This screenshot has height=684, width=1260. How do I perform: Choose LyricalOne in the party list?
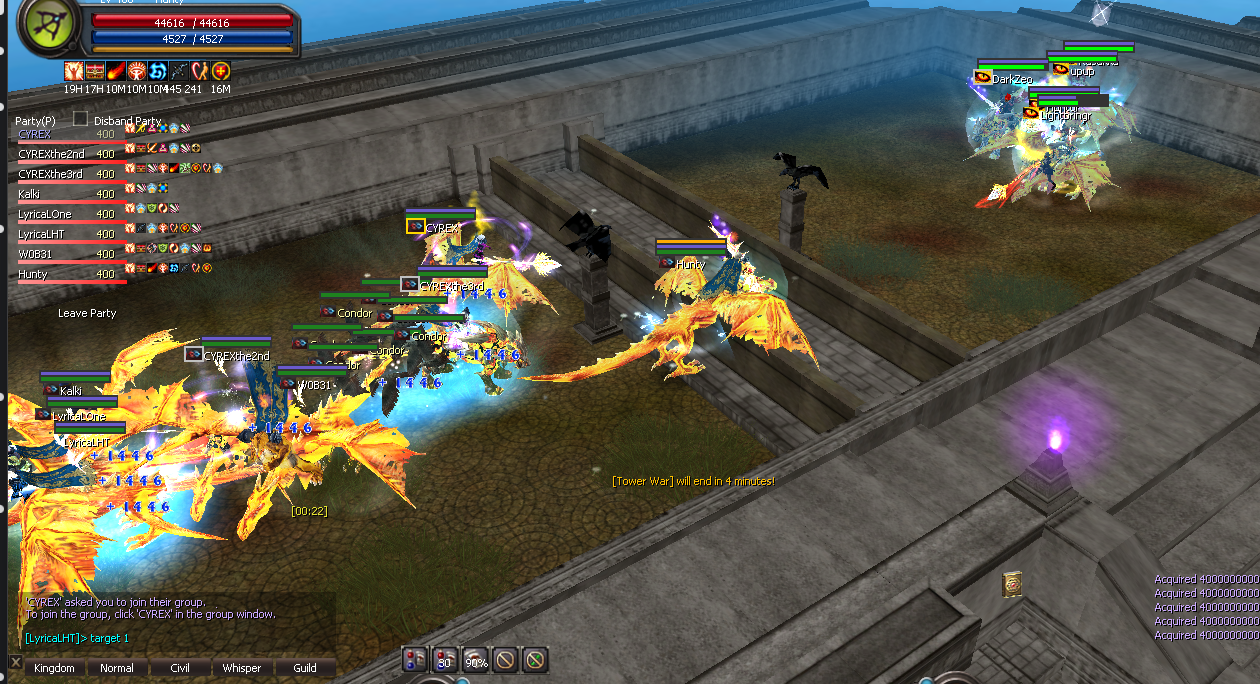pyautogui.click(x=45, y=214)
